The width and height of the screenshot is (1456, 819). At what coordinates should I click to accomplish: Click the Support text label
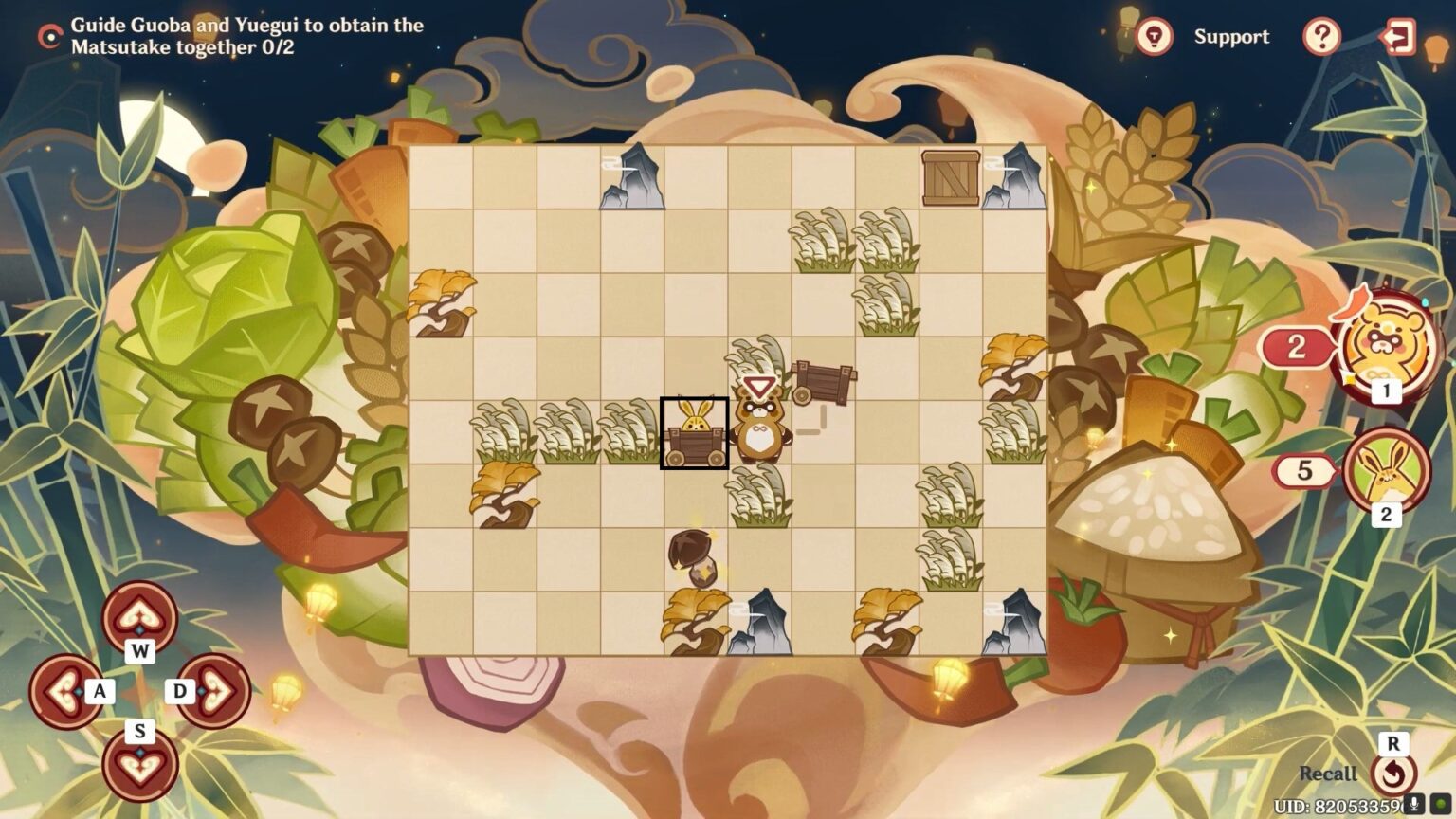[1231, 37]
